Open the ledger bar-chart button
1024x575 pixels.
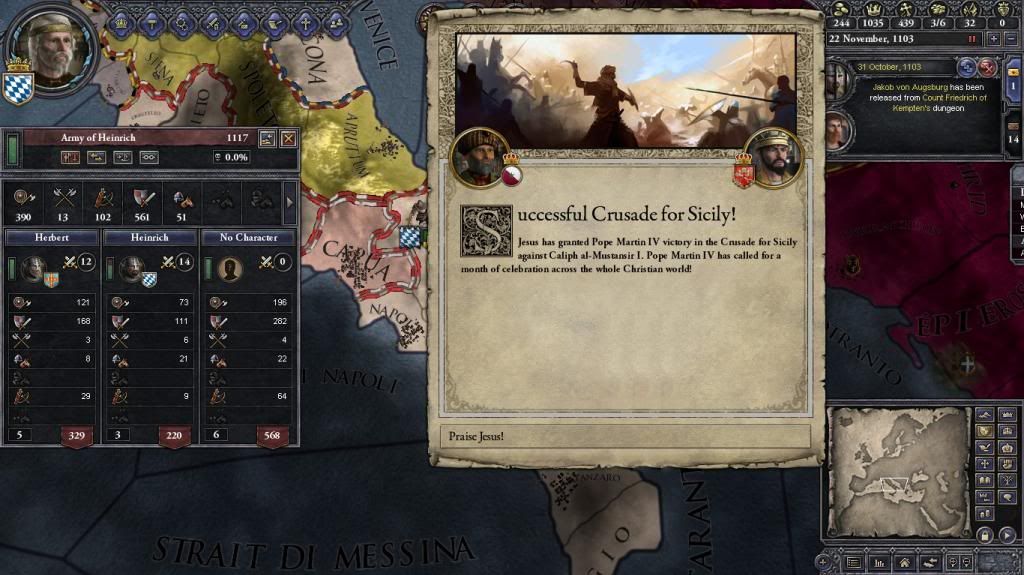click(878, 564)
